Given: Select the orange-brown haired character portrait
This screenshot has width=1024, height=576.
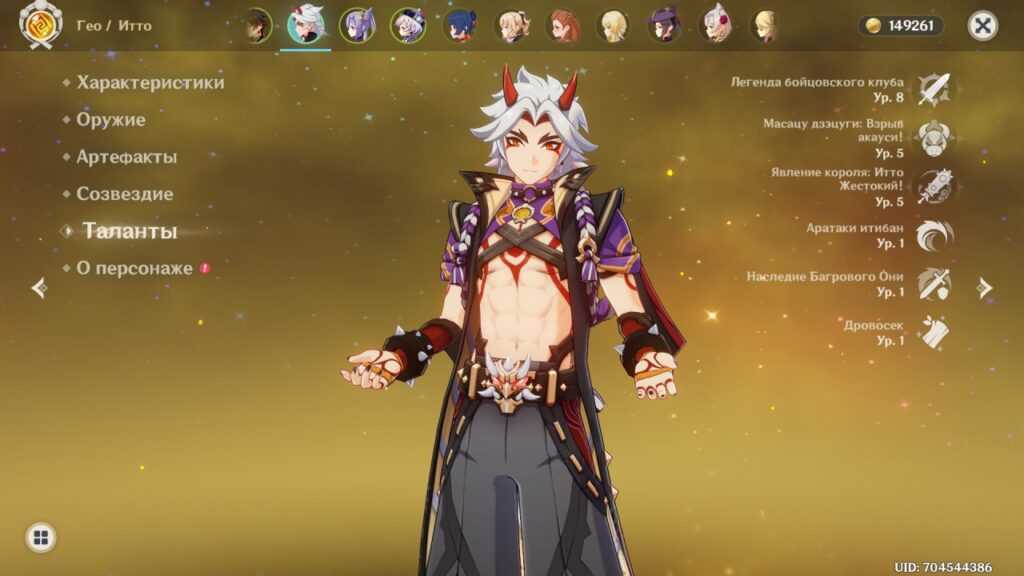Looking at the screenshot, I should 564,26.
